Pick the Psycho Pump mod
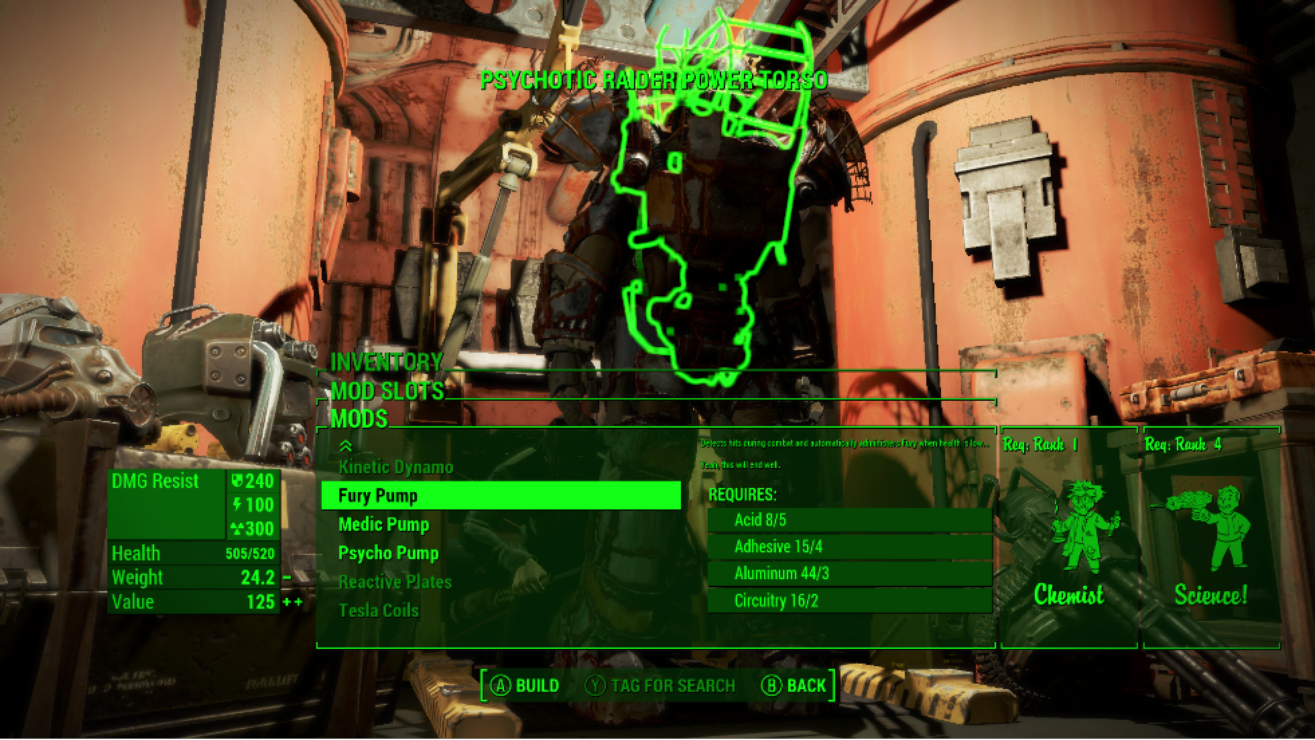The height and width of the screenshot is (740, 1315). tap(388, 553)
